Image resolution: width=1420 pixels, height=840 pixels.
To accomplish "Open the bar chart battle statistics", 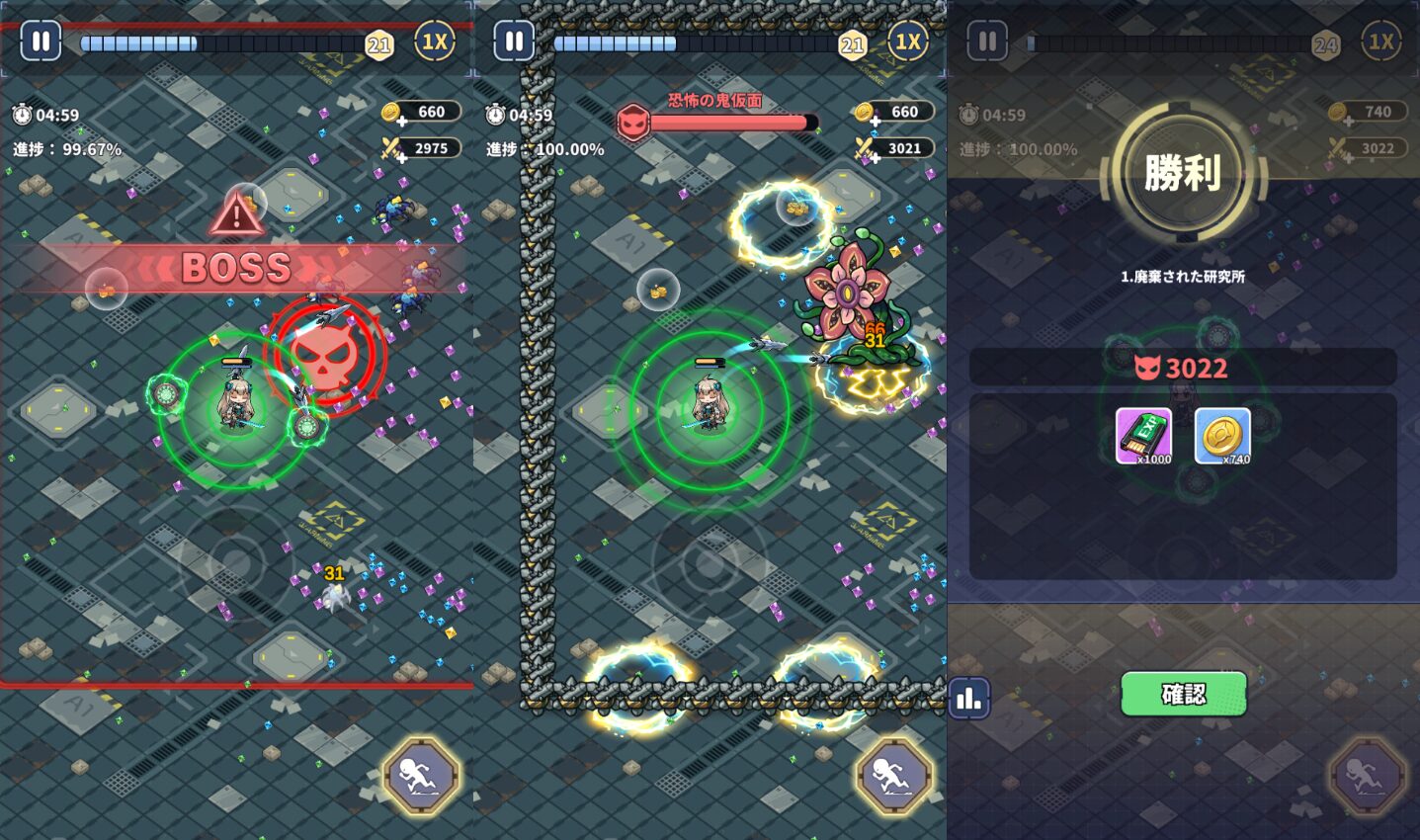I will [x=968, y=699].
